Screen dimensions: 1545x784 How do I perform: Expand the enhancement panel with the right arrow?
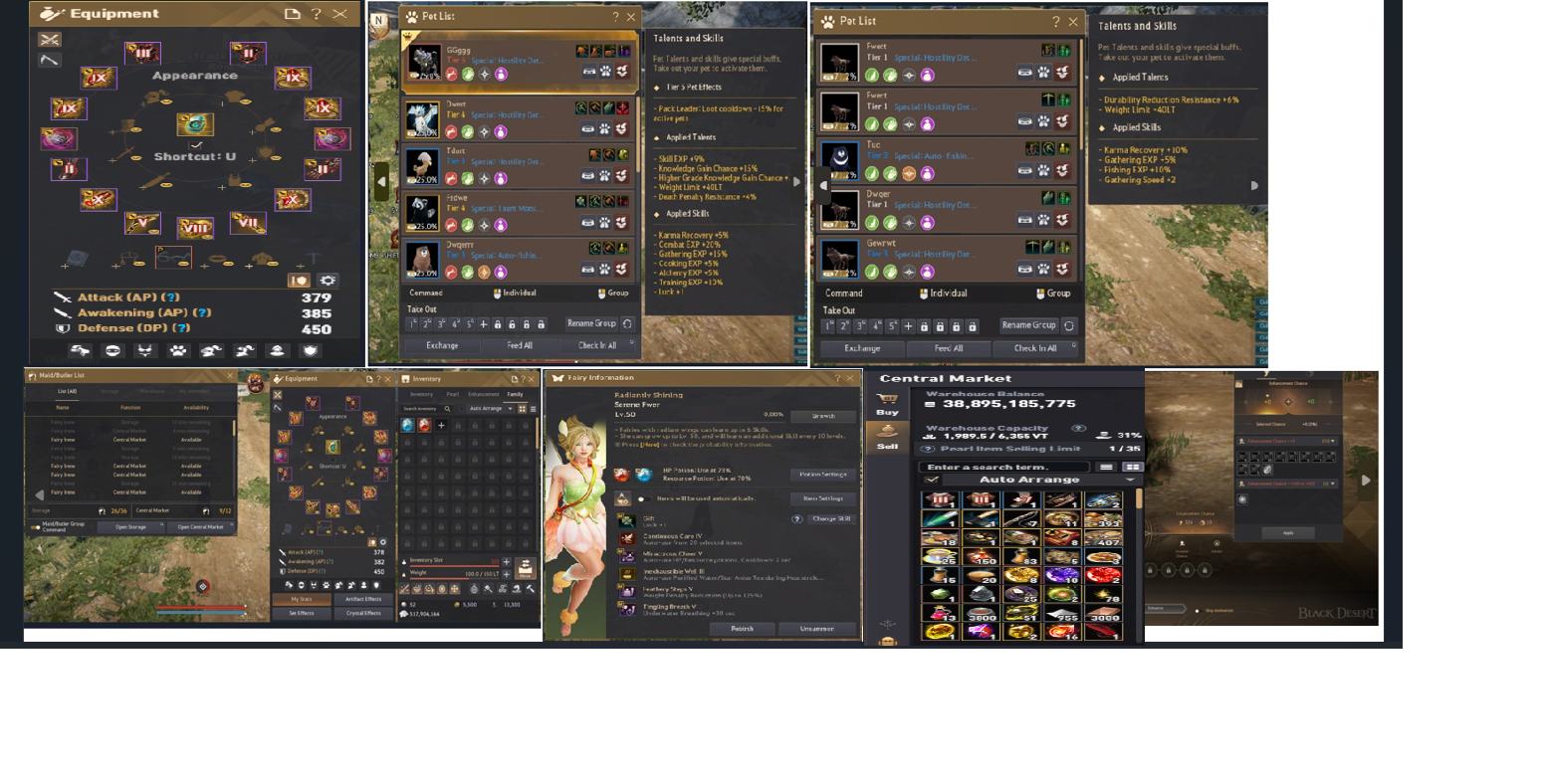tap(1366, 480)
